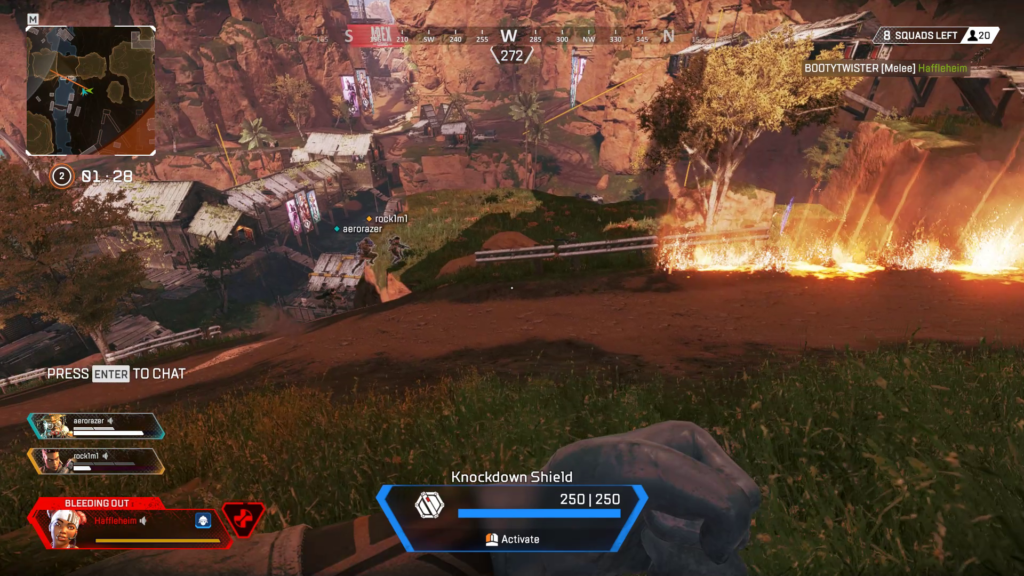Open the minimap in the corner
The height and width of the screenshot is (576, 1024).
point(90,90)
